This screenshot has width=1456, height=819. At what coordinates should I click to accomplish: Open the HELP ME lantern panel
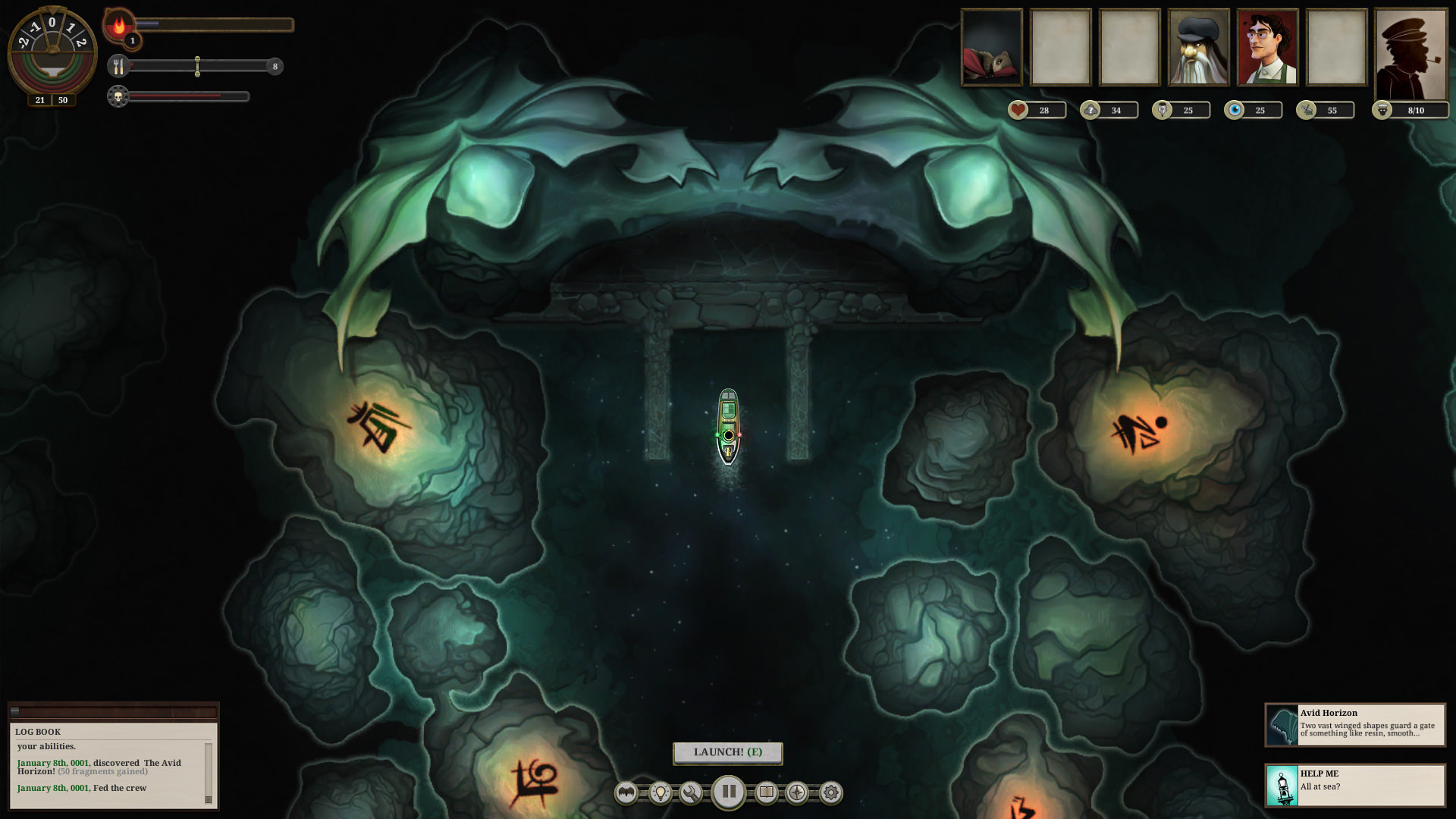tap(1357, 781)
